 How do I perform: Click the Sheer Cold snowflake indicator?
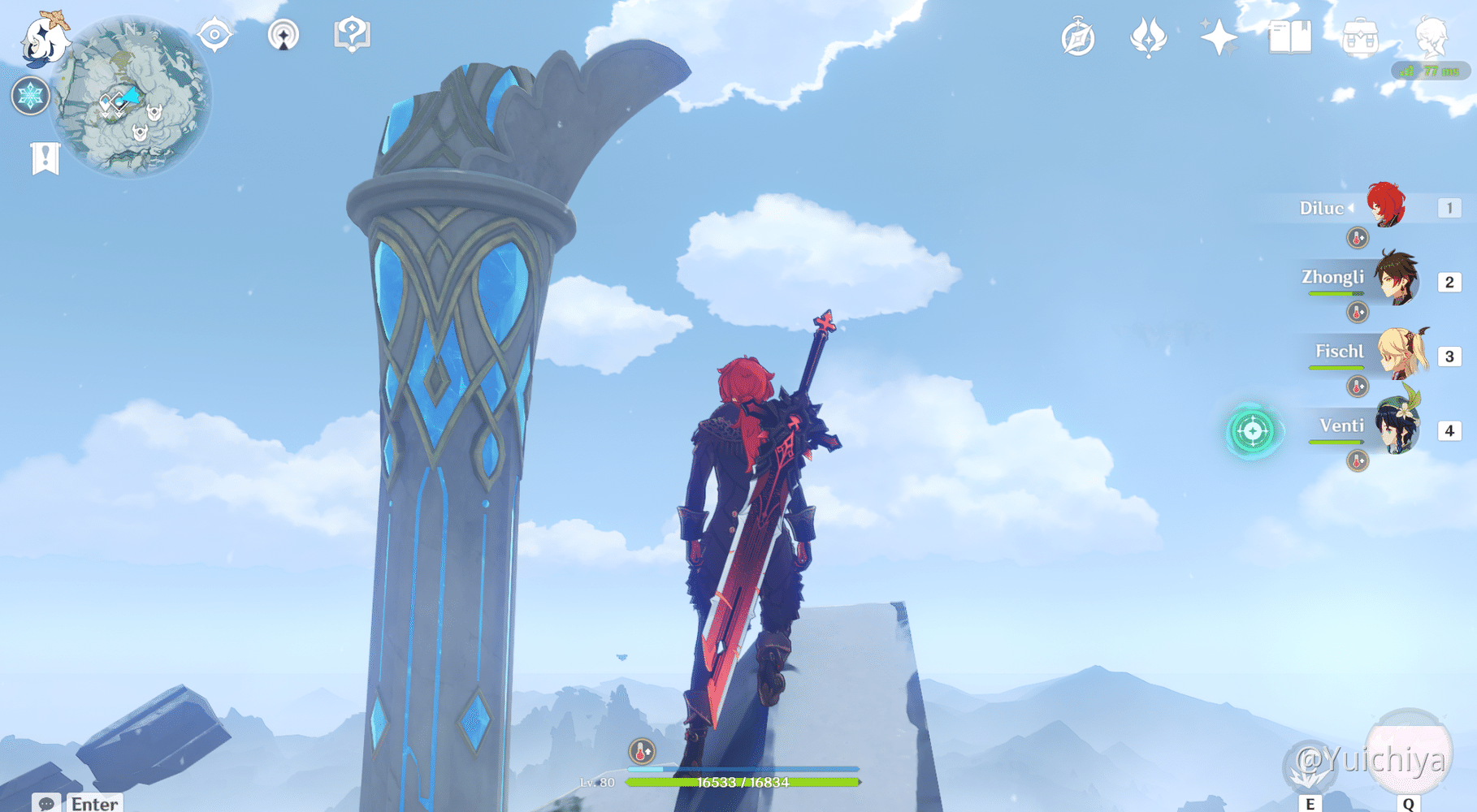point(31,95)
